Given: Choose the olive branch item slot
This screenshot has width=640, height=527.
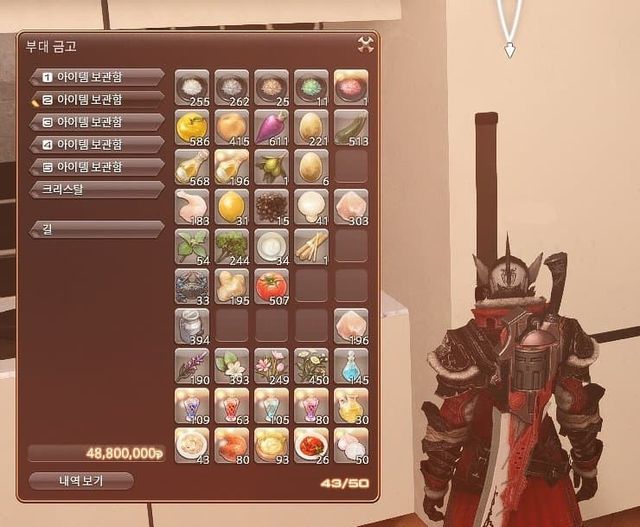Looking at the screenshot, I should tap(271, 166).
